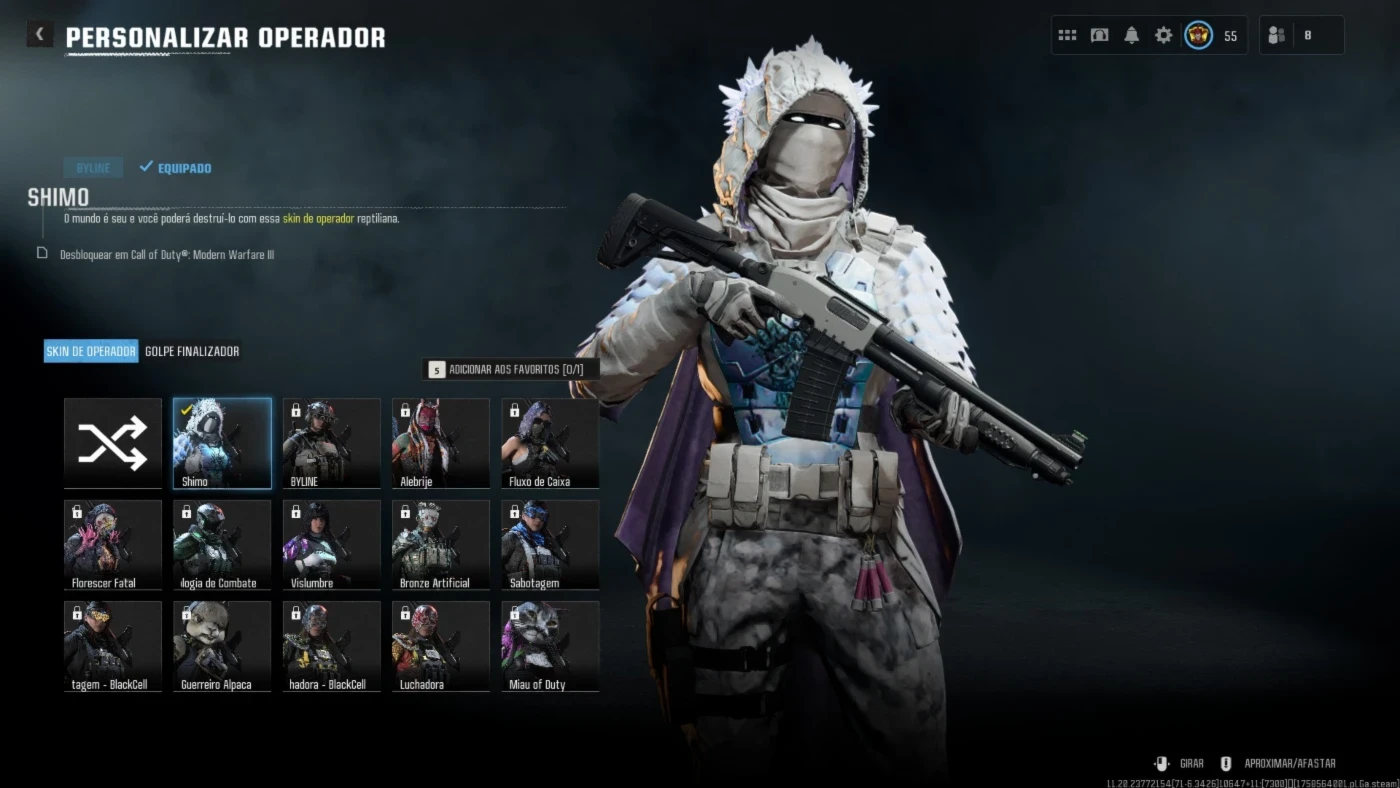Select the Alebrije skin tile
Image resolution: width=1400 pixels, height=788 pixels.
coord(441,443)
